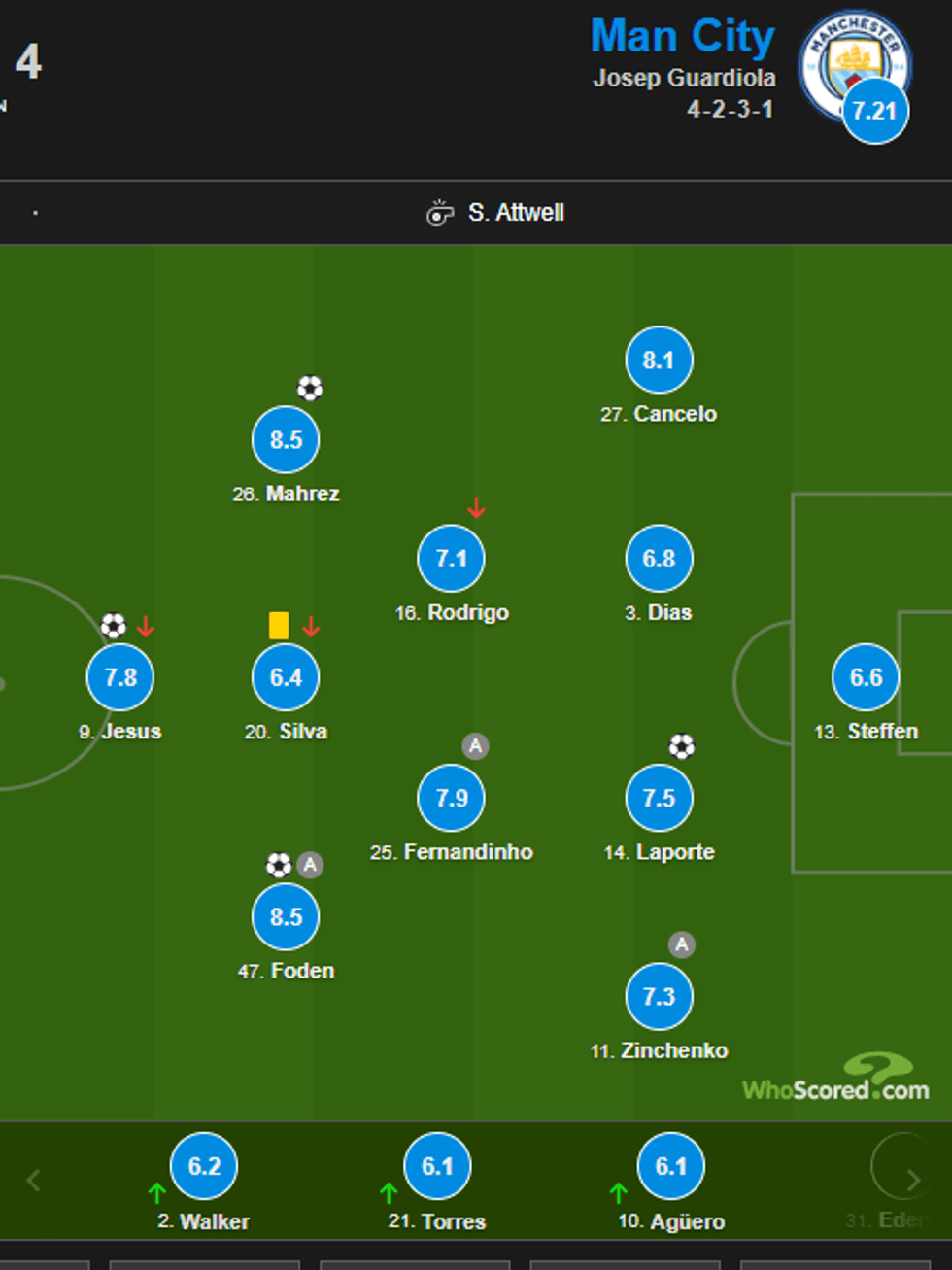Open Zinchenko's 7.3 player marker

[659, 996]
